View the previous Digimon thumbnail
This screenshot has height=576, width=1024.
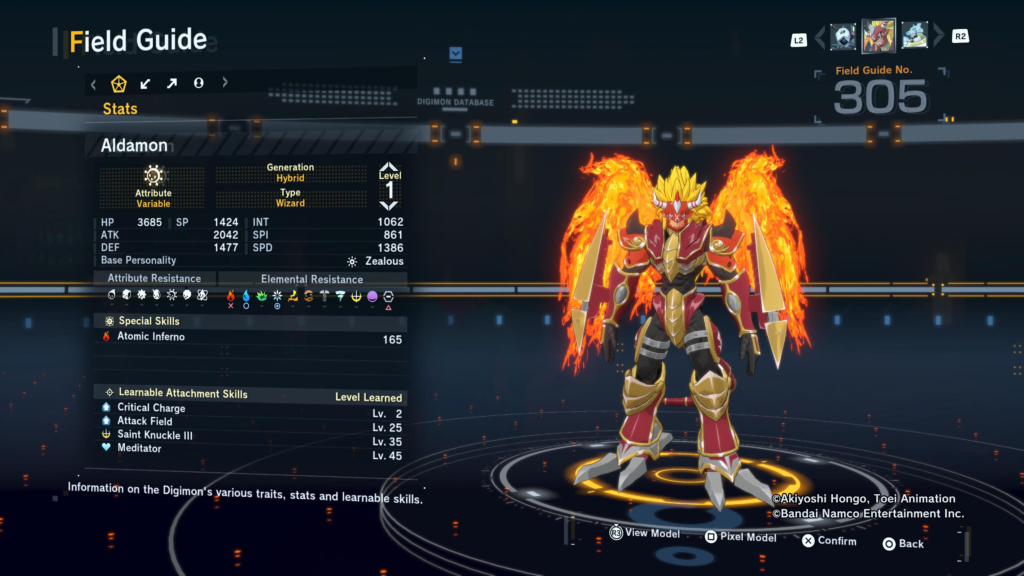pyautogui.click(x=843, y=36)
